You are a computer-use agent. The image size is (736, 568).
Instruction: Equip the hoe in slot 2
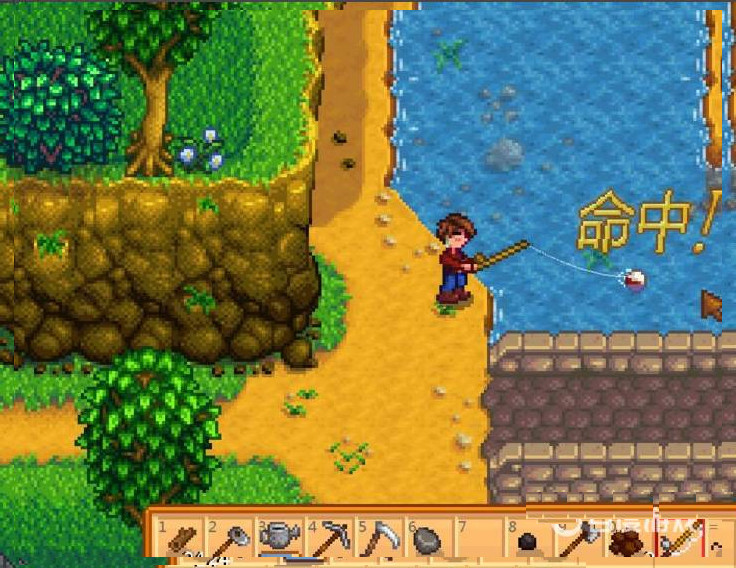click(230, 540)
